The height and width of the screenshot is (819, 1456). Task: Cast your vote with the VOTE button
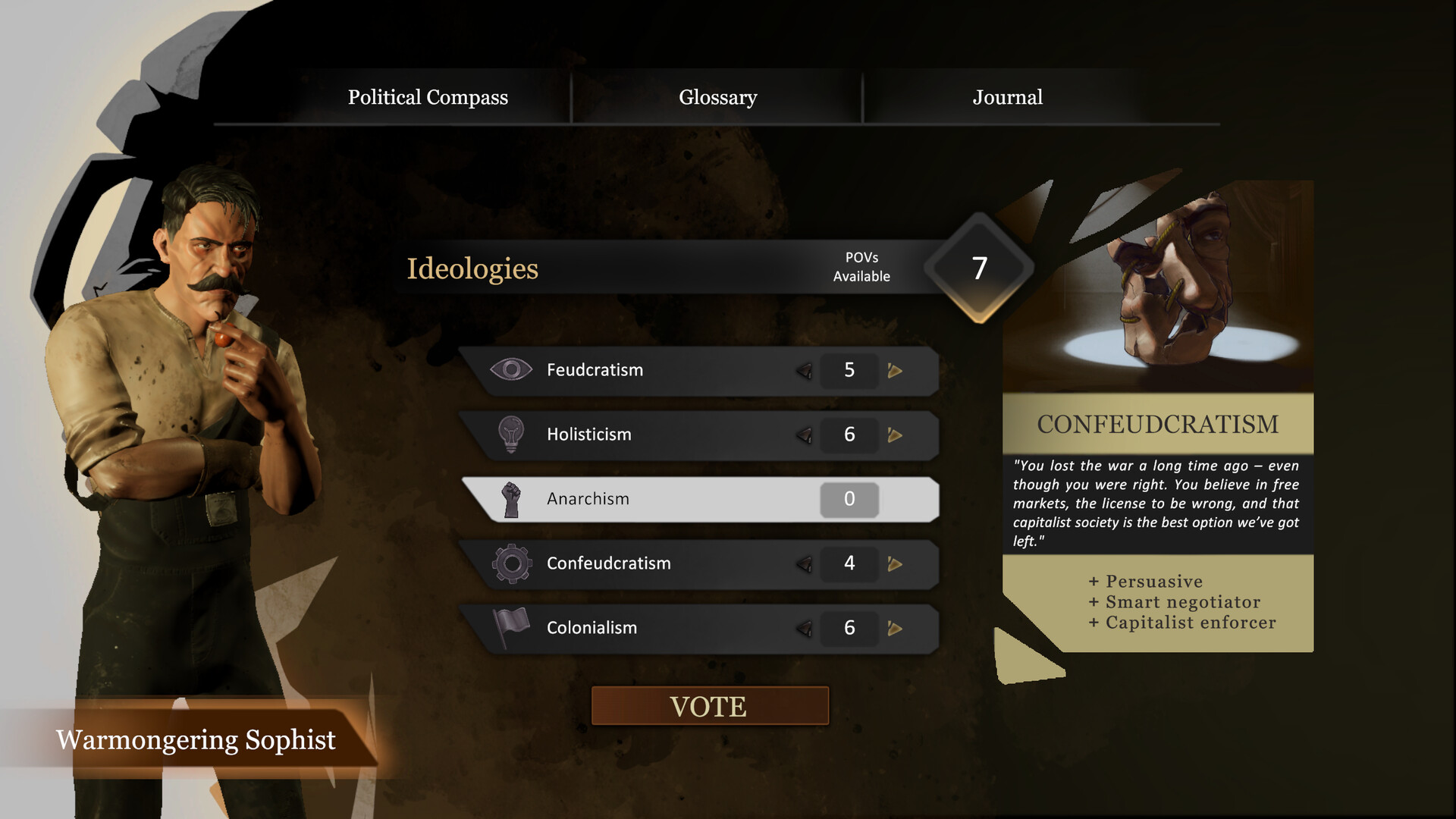(x=709, y=706)
